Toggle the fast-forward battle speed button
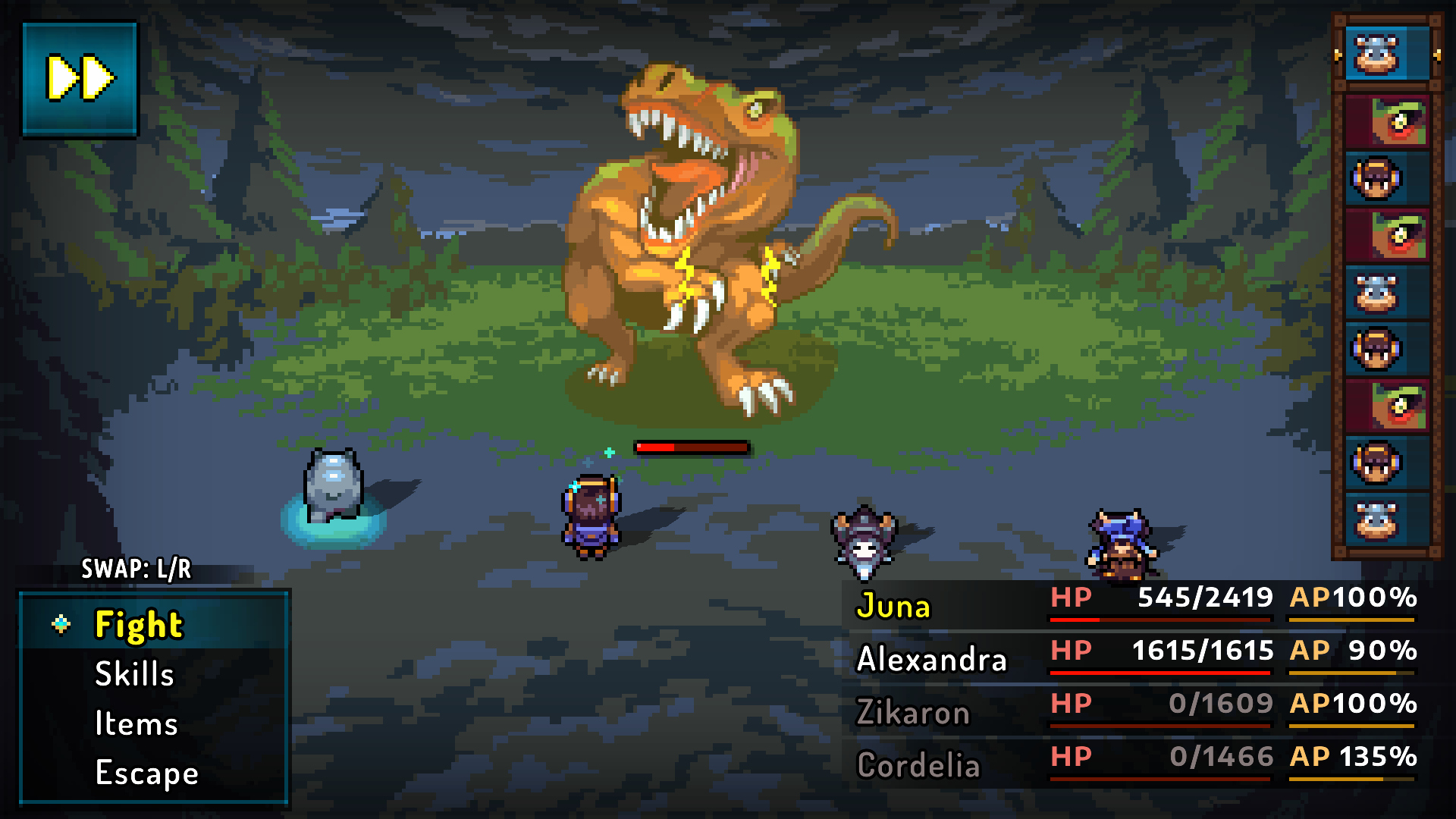Viewport: 1456px width, 819px height. click(80, 78)
